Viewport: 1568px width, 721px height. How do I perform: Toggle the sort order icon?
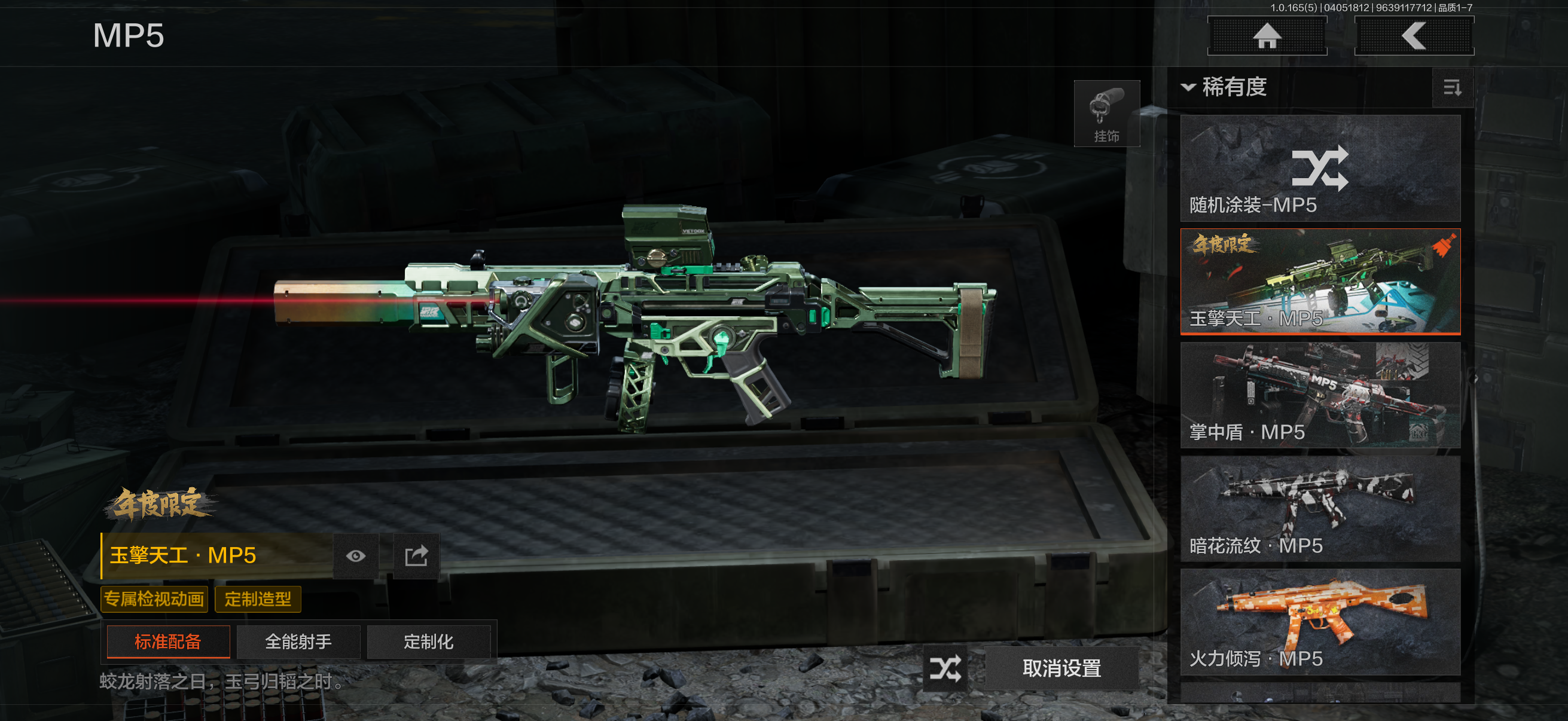pos(1452,88)
